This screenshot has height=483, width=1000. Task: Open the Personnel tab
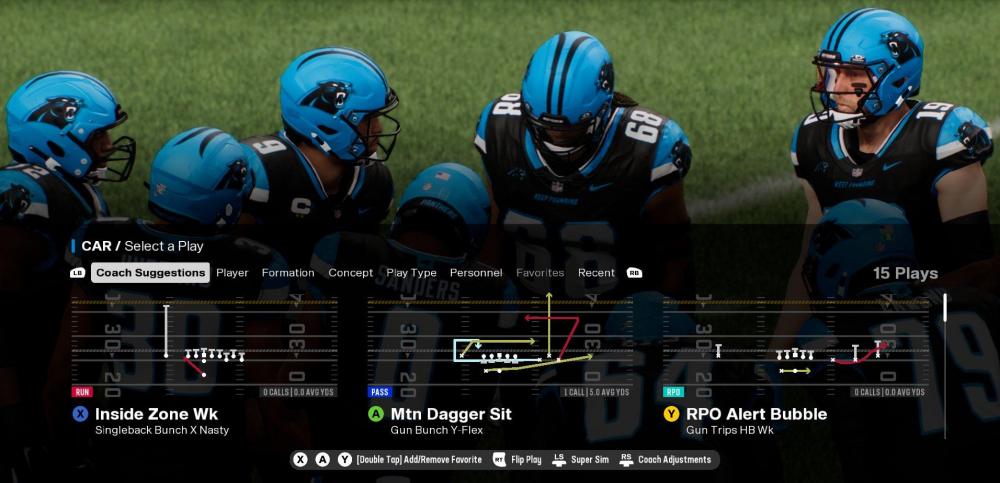[x=476, y=273]
